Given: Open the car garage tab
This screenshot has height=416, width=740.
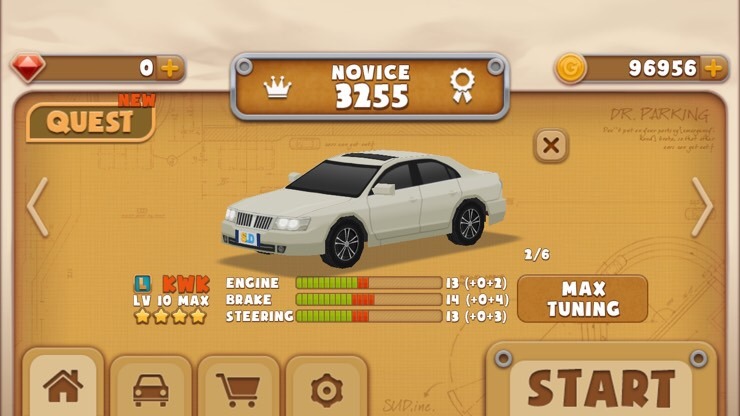Looking at the screenshot, I should (x=151, y=387).
